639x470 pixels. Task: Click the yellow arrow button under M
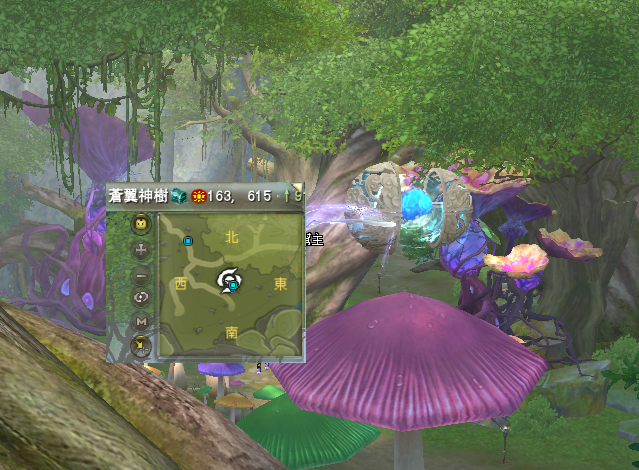[141, 346]
